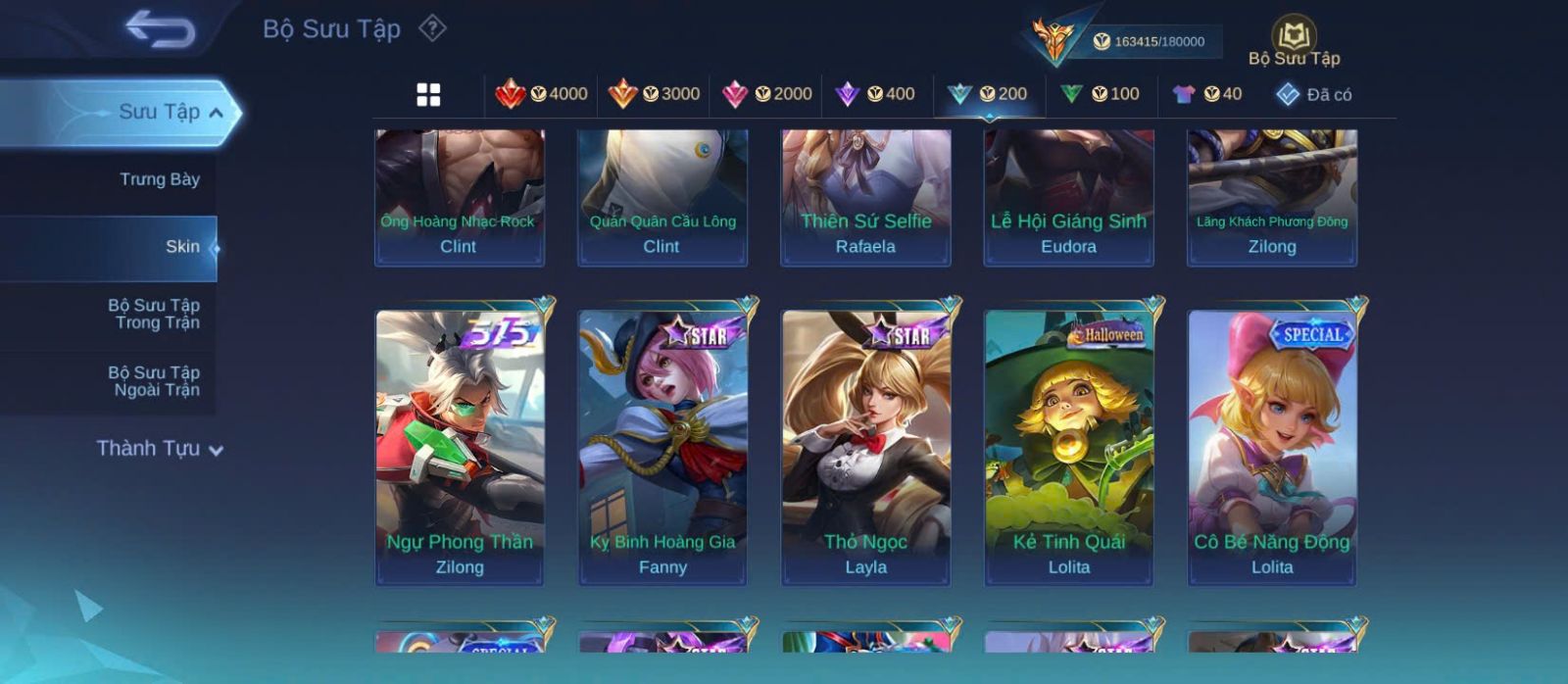Open Bộ Sưu Tập Ngoài Trận
Screen dimensions: 1568x684
coord(154,381)
